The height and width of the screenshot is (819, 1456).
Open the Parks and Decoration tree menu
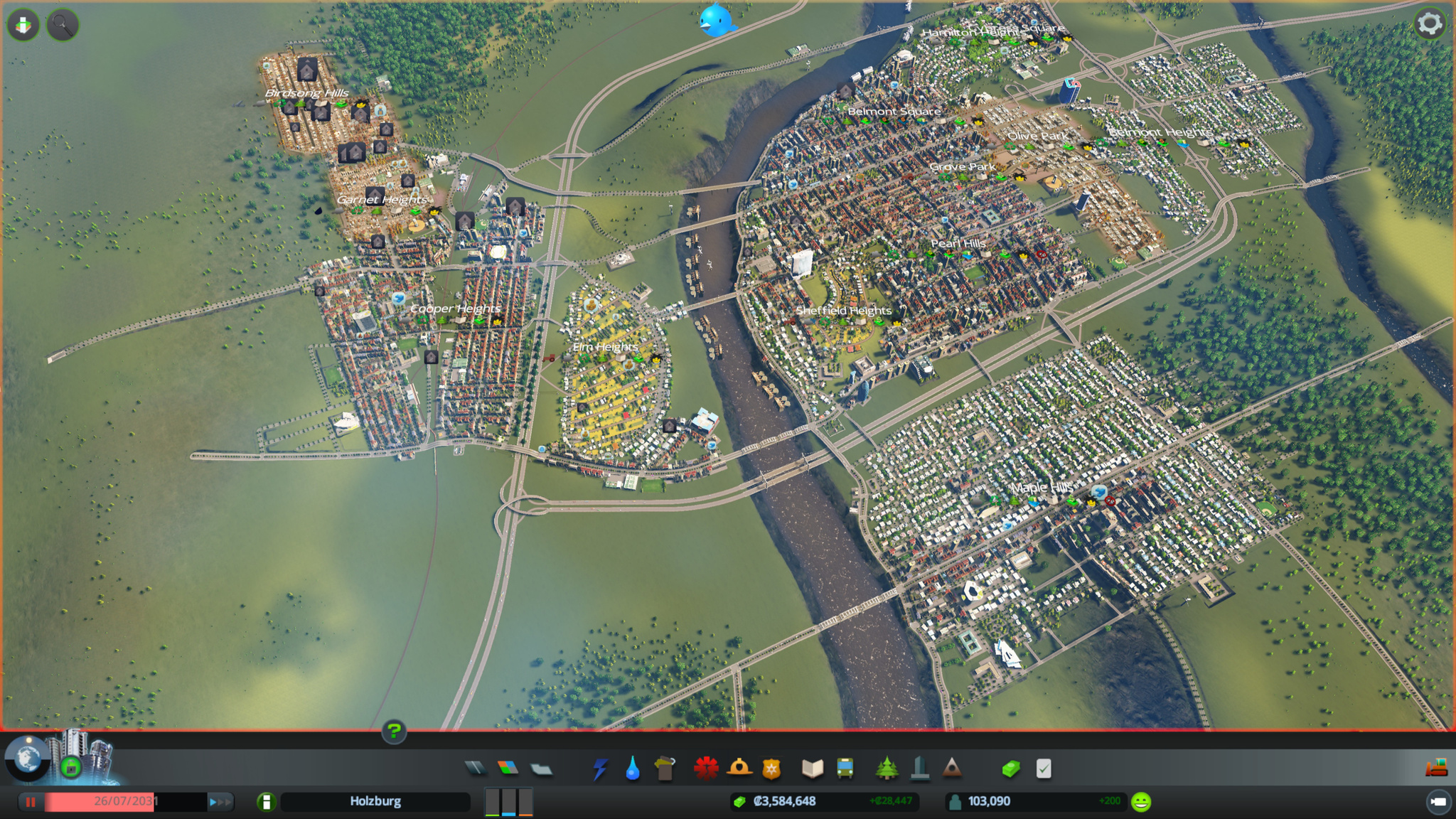click(887, 769)
